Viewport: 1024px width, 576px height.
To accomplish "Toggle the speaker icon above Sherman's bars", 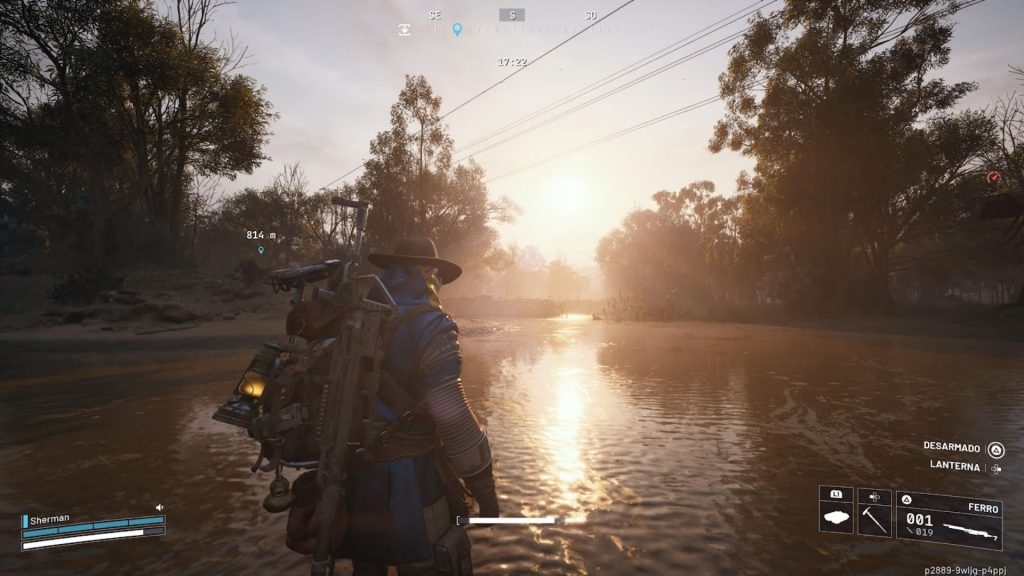I will [x=159, y=508].
